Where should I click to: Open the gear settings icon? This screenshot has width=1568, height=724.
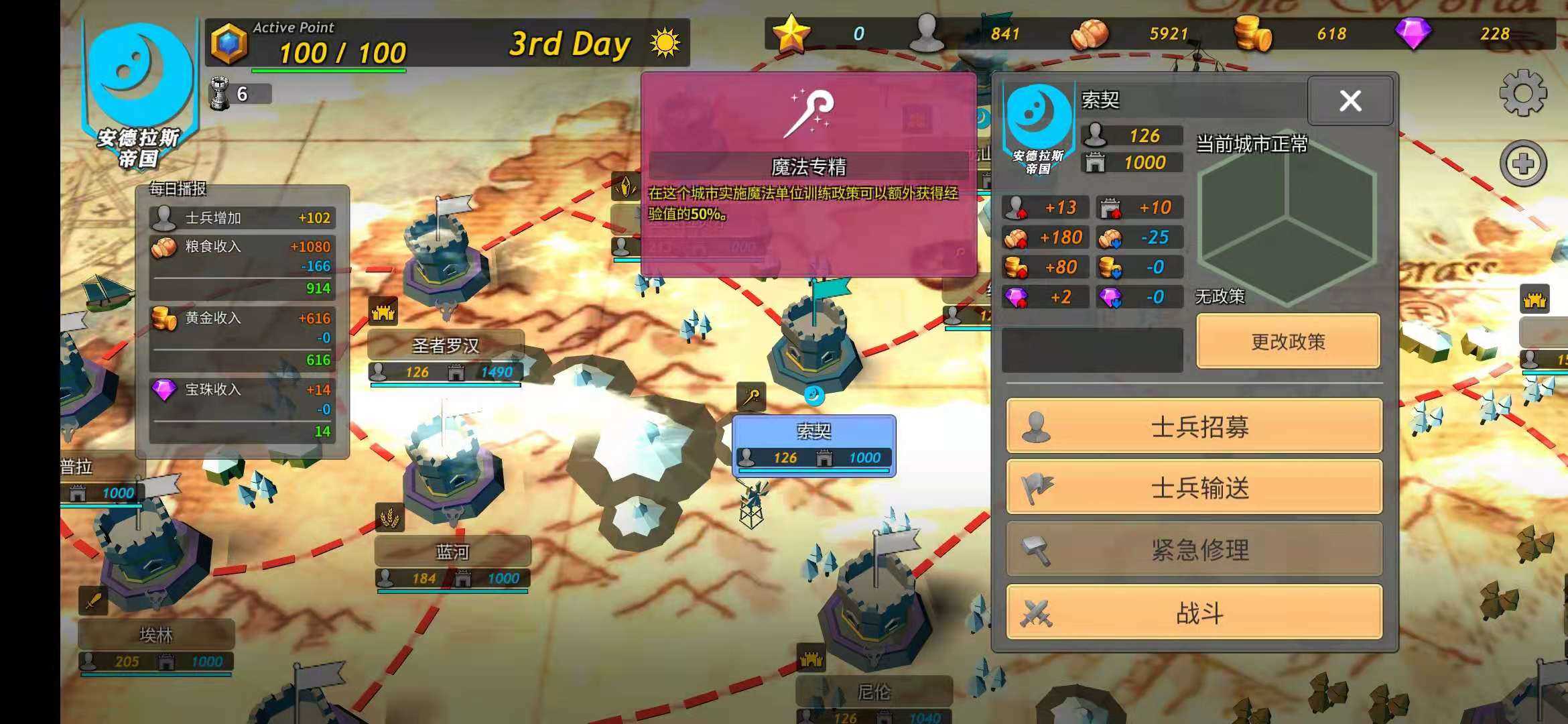point(1522,93)
